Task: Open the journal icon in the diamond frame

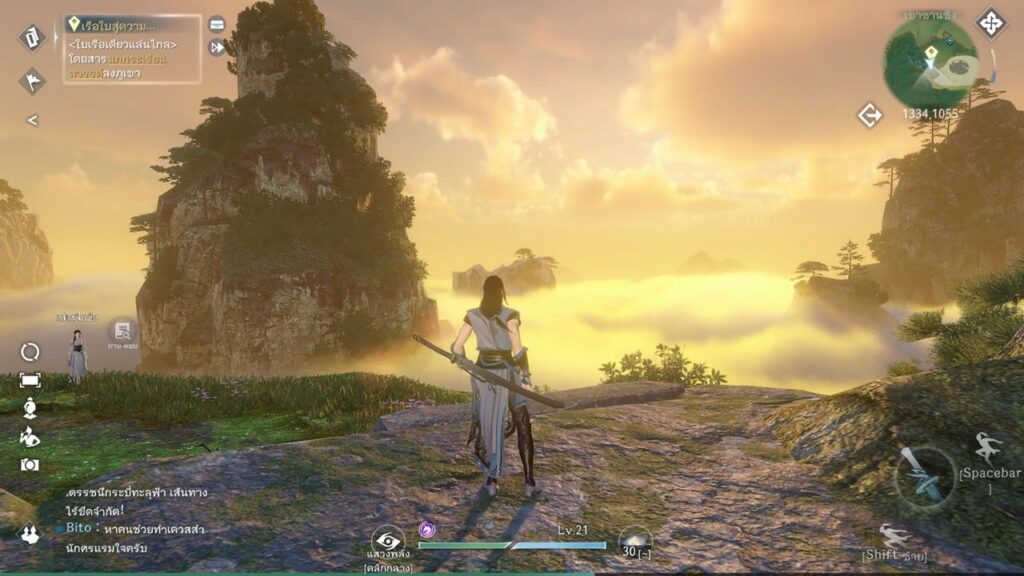Action: (x=32, y=38)
